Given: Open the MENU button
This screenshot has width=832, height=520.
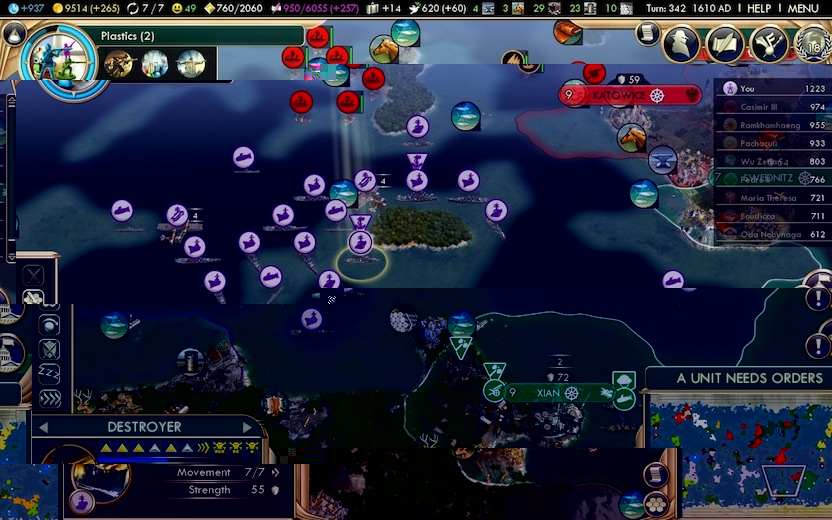Looking at the screenshot, I should (x=803, y=8).
